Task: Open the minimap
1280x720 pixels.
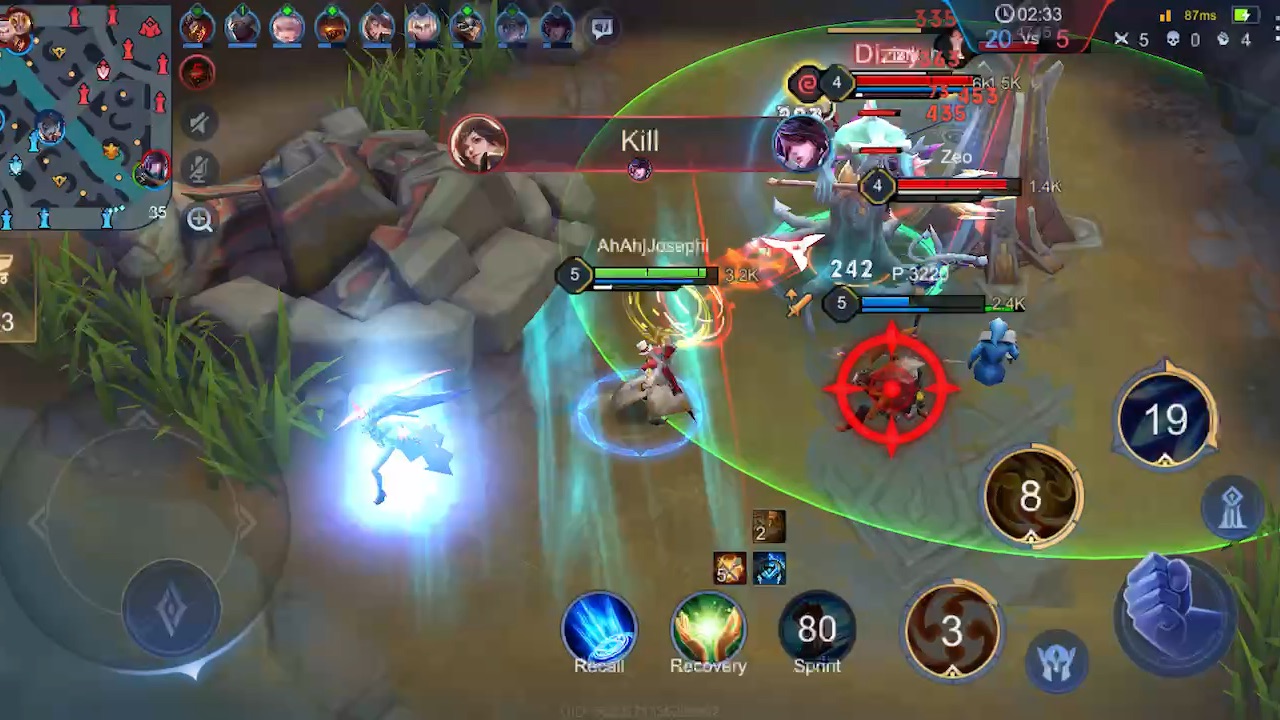Action: click(x=84, y=115)
